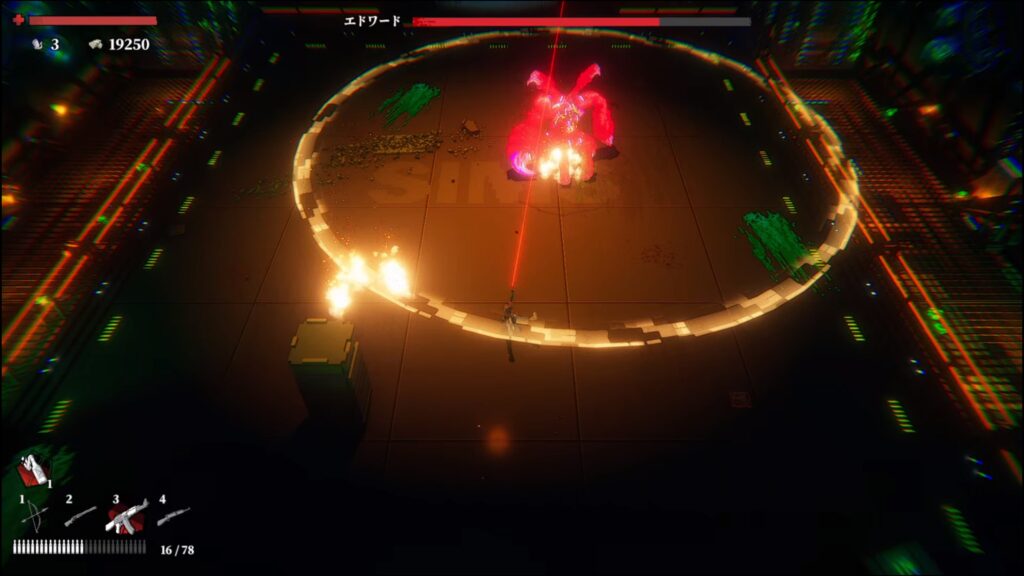Select the bow weapon in slot 1
Image resolution: width=1024 pixels, height=576 pixels.
pyautogui.click(x=34, y=517)
